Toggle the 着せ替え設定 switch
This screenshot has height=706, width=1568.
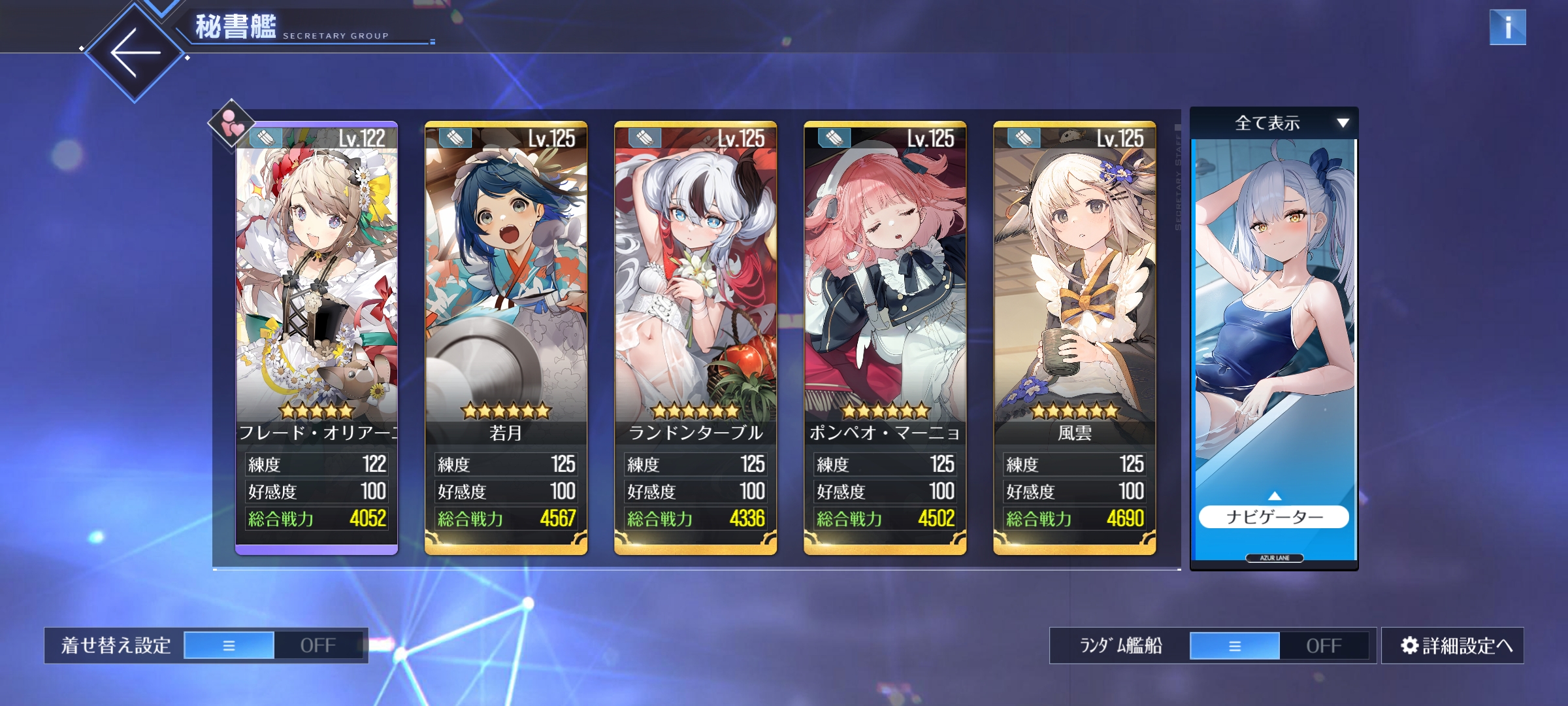coord(273,645)
